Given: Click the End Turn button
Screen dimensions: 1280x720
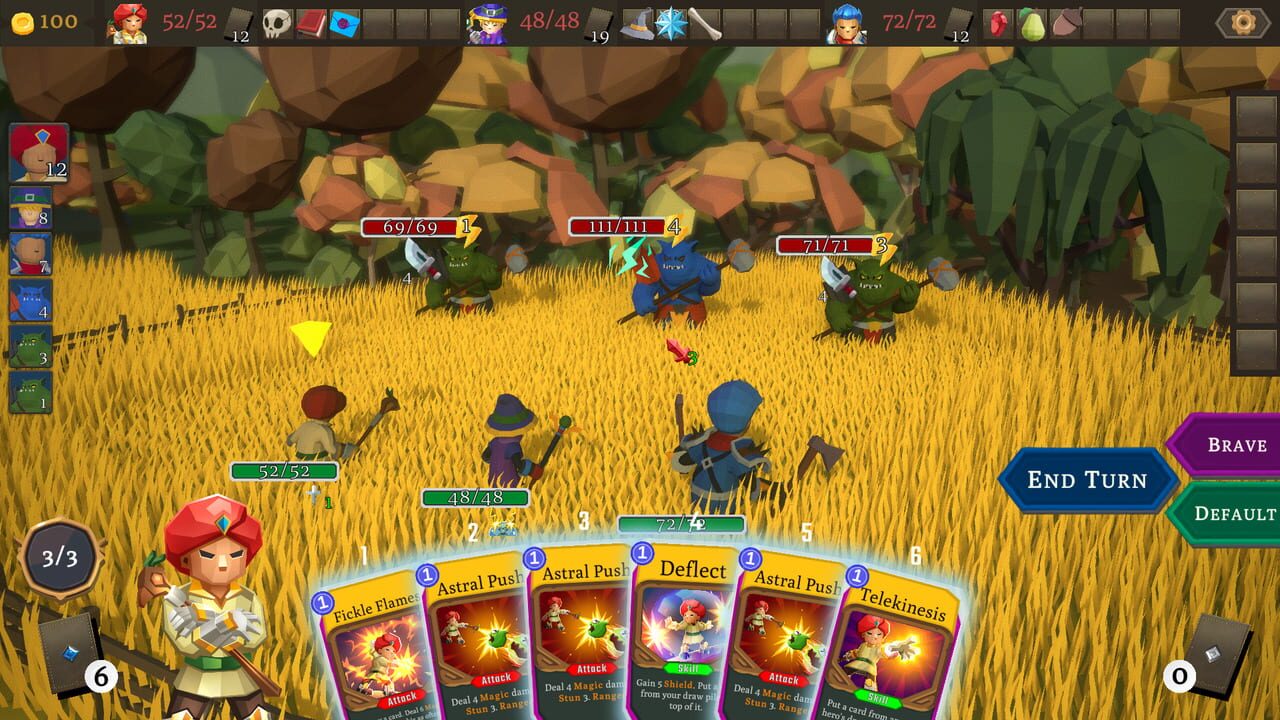Looking at the screenshot, I should click(1086, 480).
